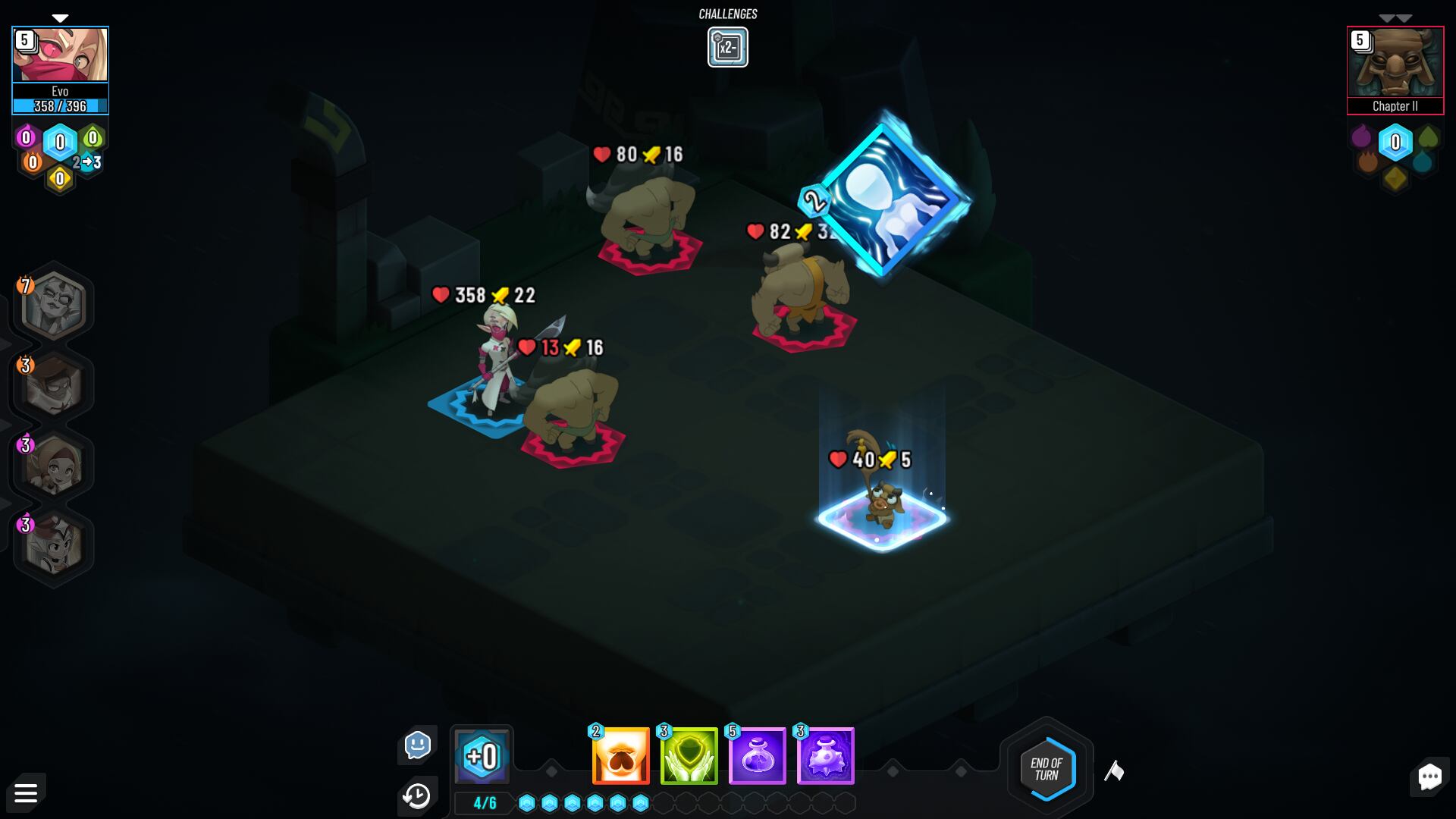Click the +0 score modifier hexagon
Screen dimensions: 1456x819
pos(482,755)
